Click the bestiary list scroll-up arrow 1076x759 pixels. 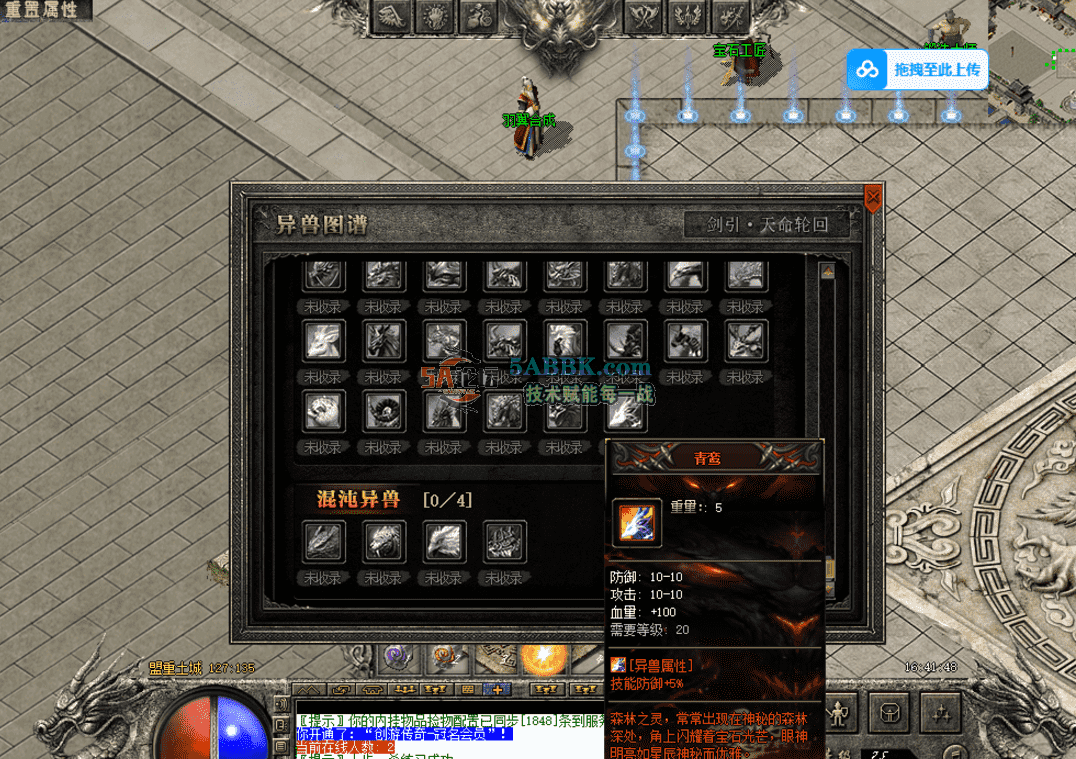tap(827, 271)
